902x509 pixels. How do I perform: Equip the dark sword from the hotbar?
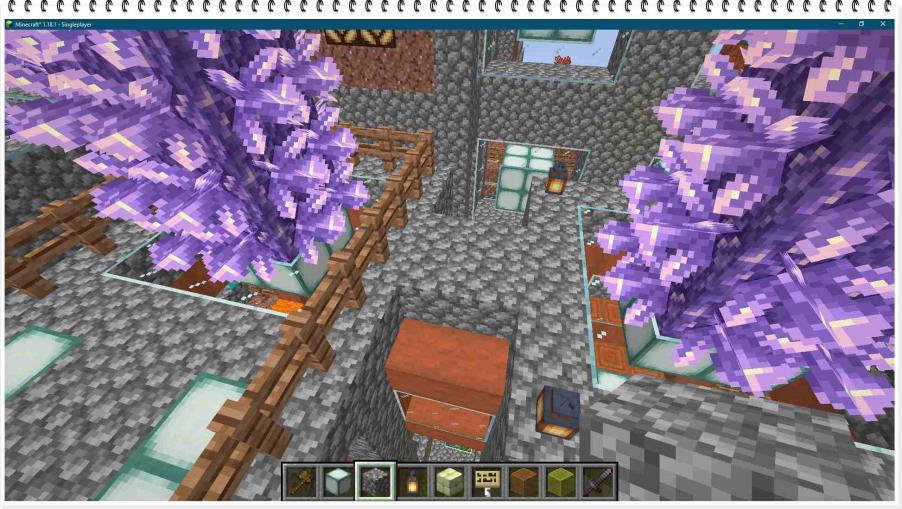pyautogui.click(x=597, y=482)
